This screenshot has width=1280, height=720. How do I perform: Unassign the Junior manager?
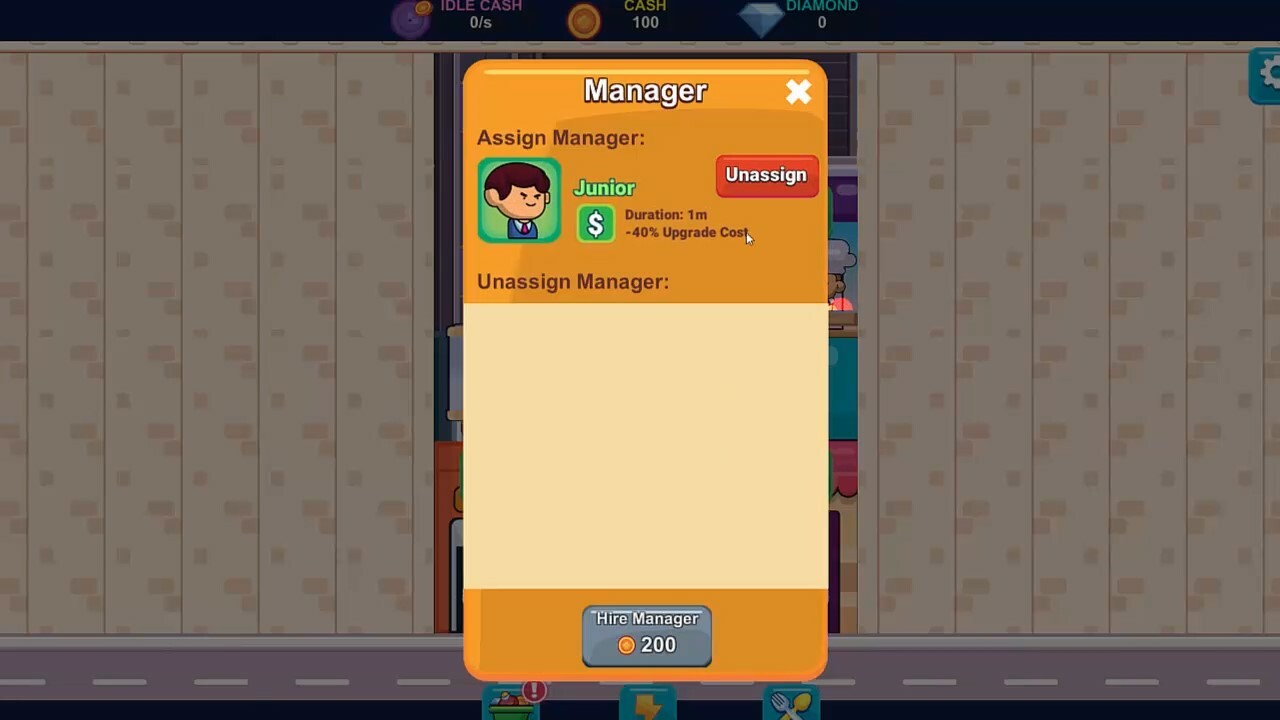(x=766, y=175)
